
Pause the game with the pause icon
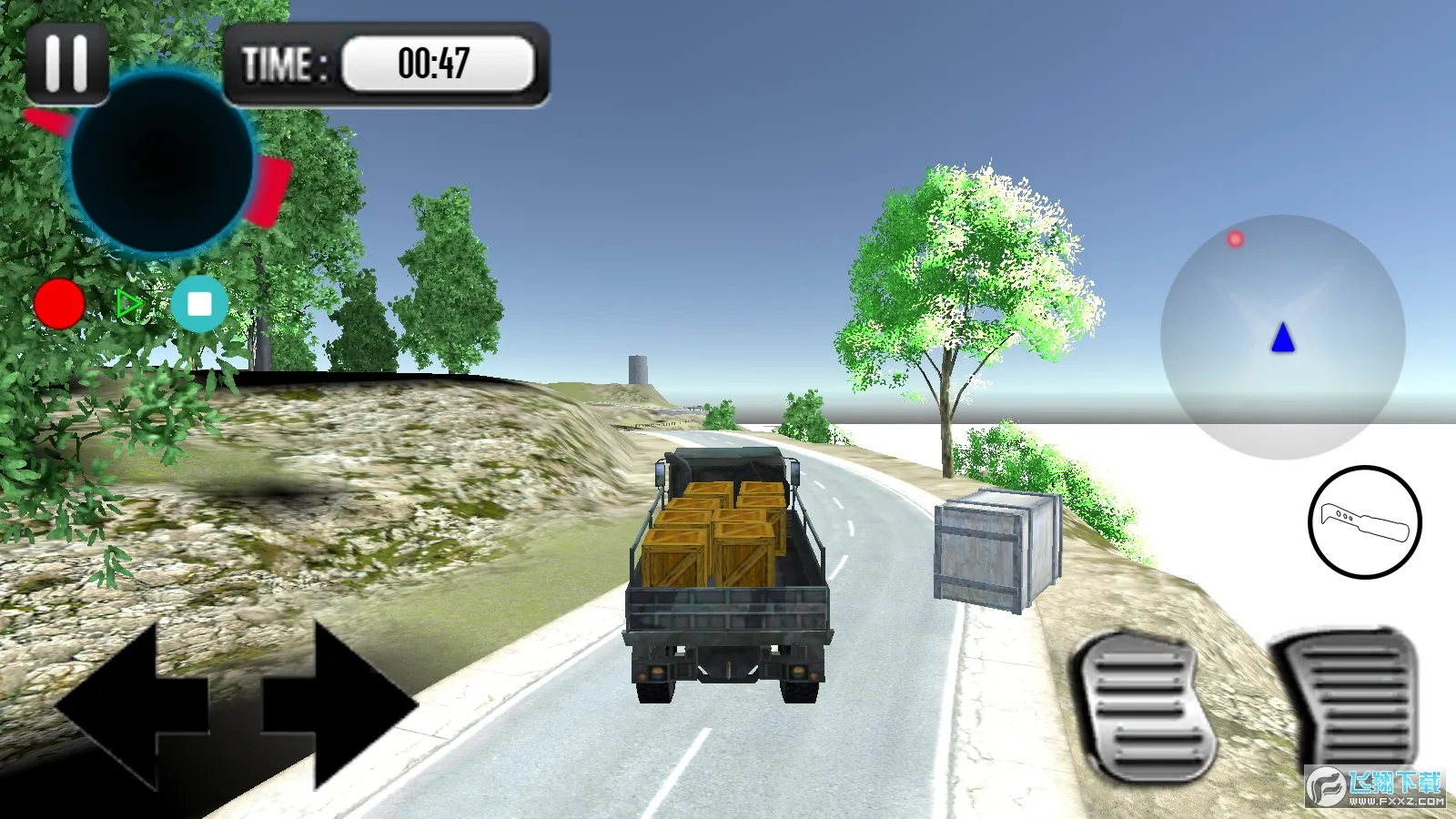click(65, 61)
